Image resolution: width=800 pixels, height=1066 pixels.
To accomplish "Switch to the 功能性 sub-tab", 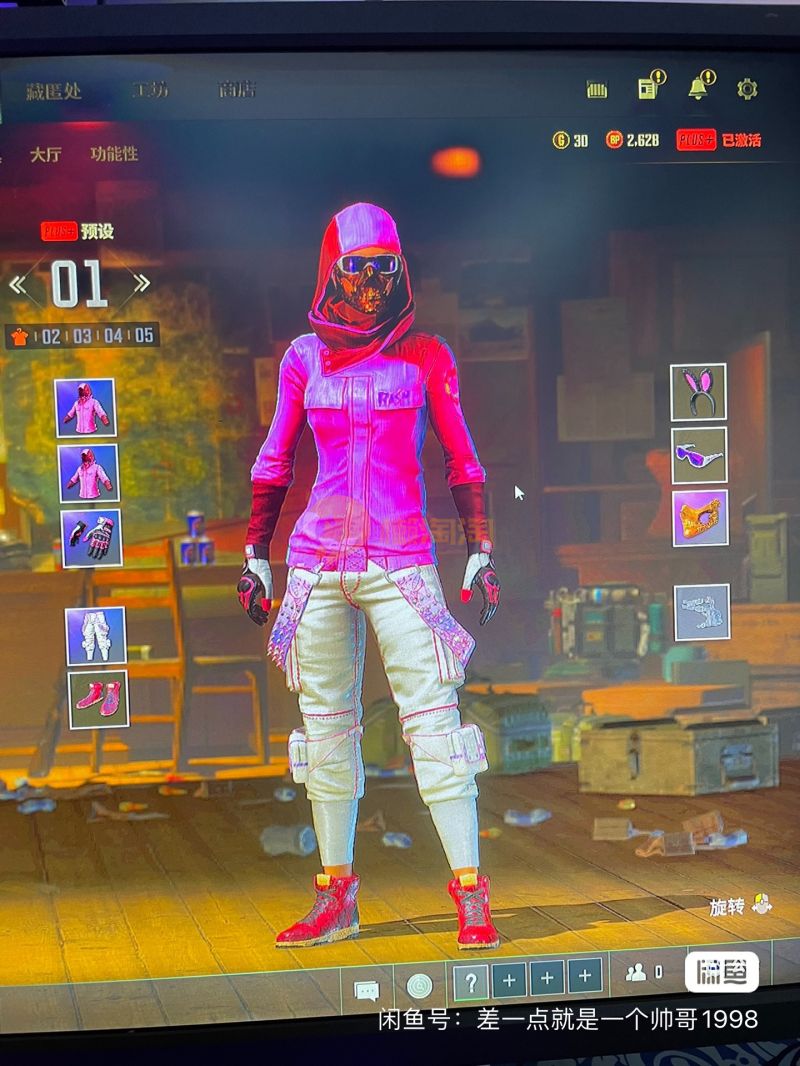I will click(x=114, y=154).
